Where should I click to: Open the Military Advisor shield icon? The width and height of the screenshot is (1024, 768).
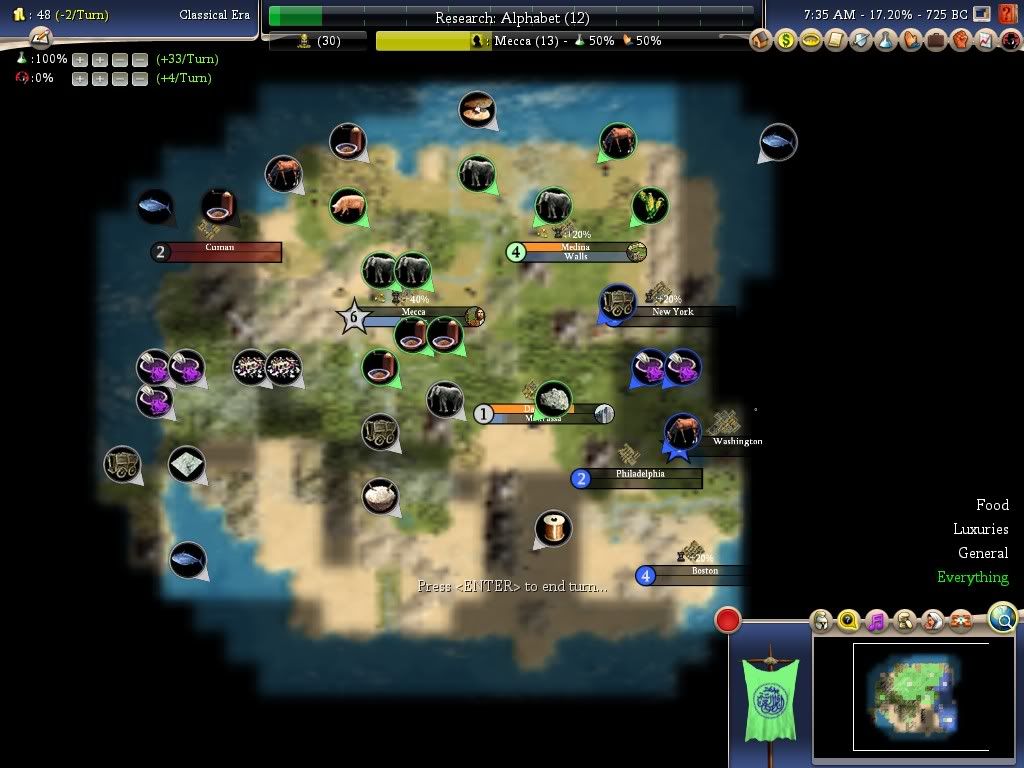click(x=861, y=41)
